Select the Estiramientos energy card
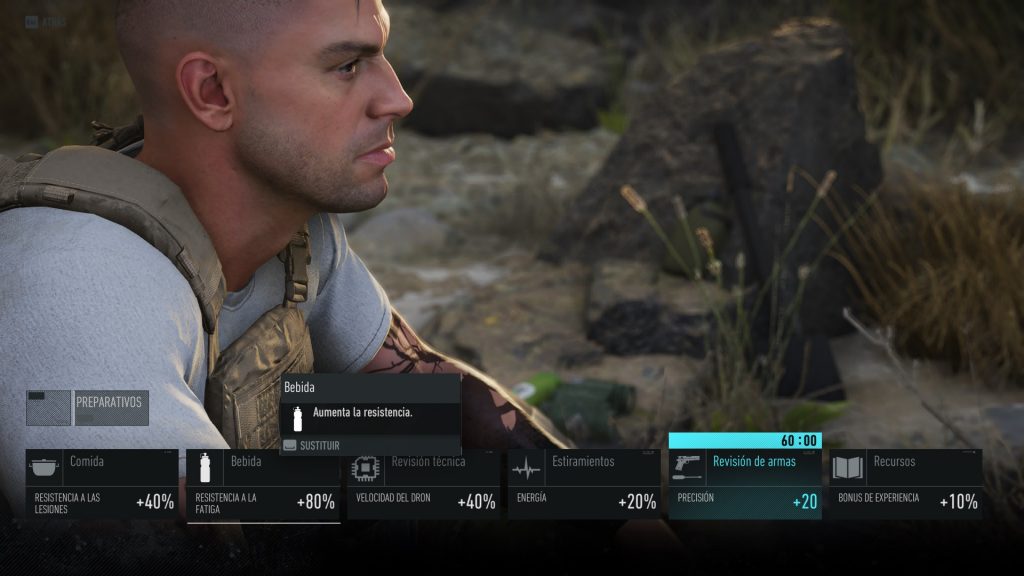 tap(584, 484)
